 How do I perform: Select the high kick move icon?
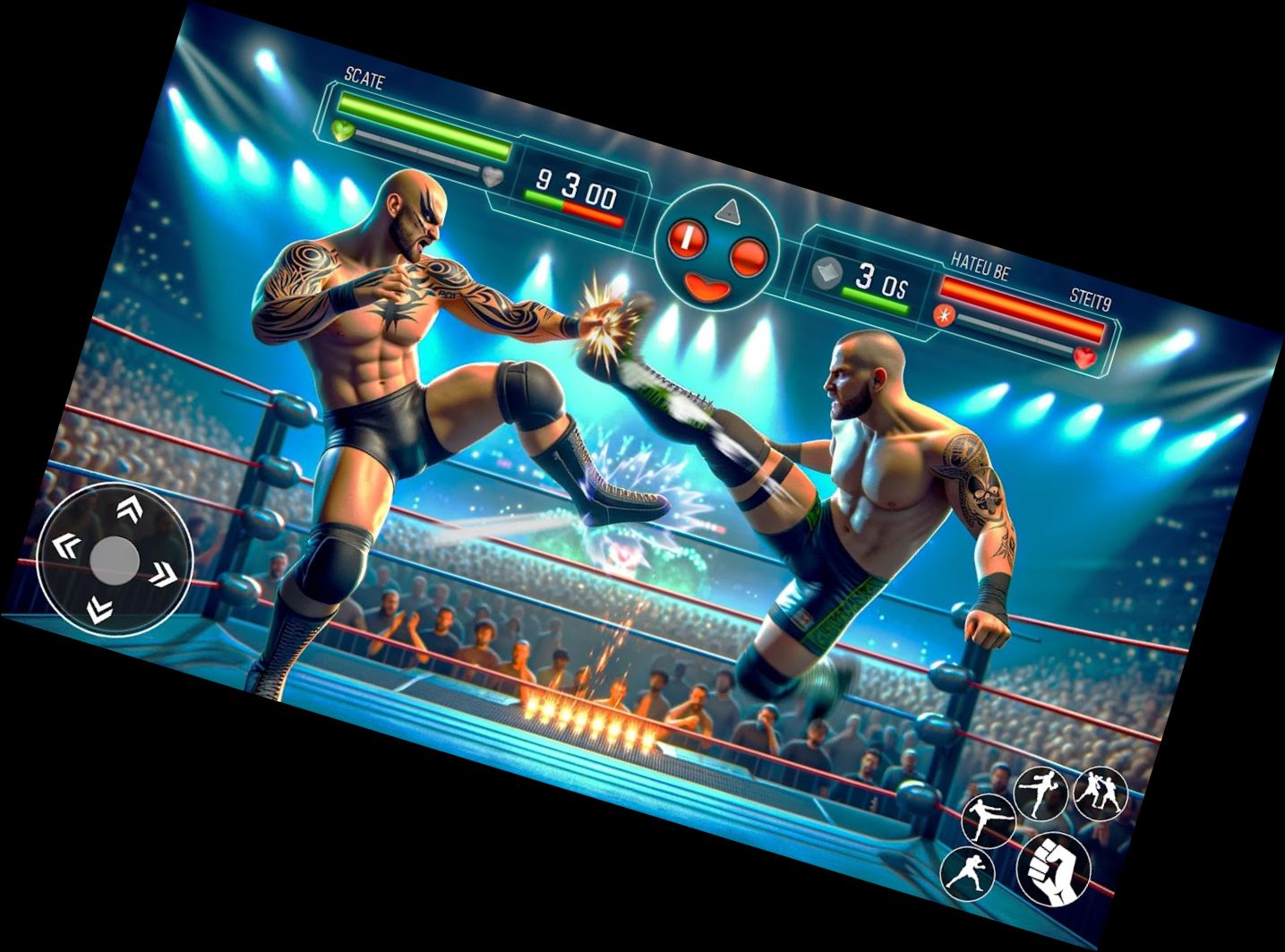[x=1041, y=793]
